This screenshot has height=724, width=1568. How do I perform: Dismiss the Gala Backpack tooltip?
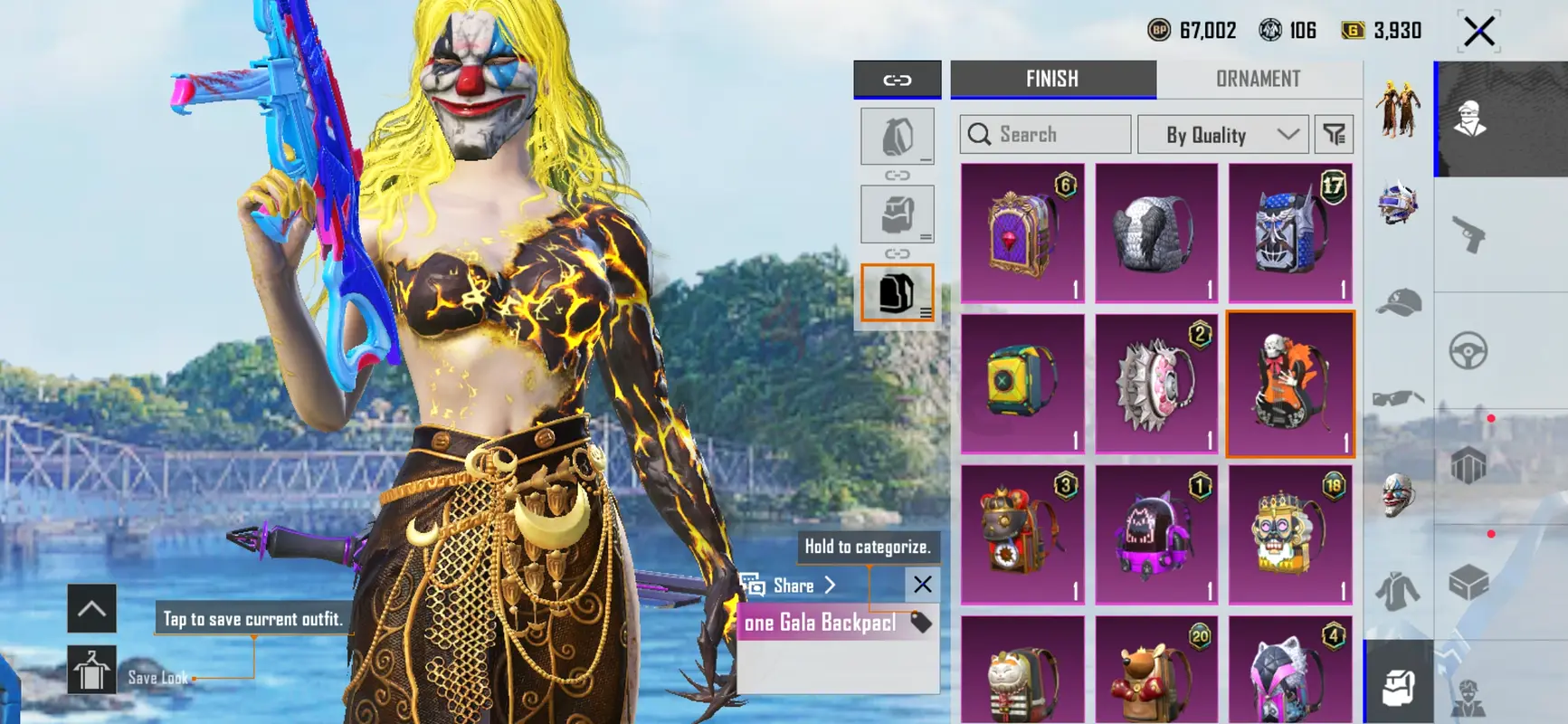(922, 585)
